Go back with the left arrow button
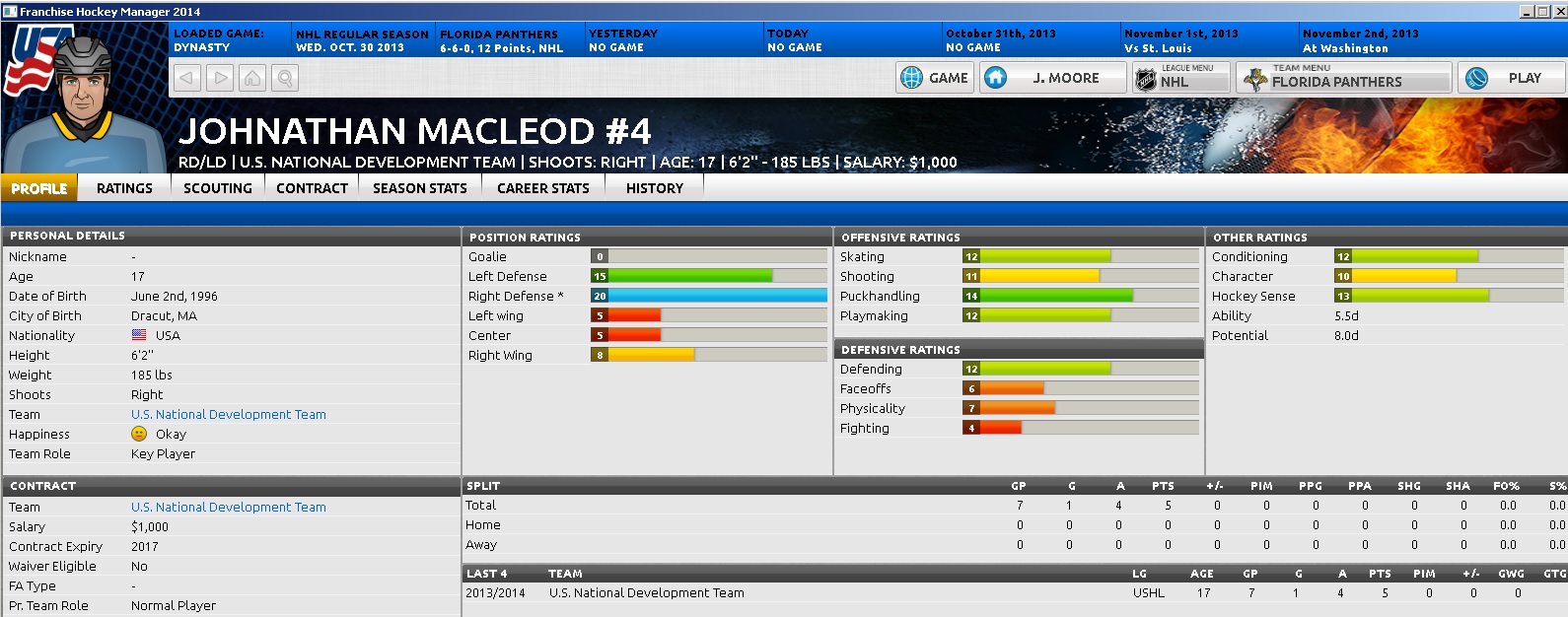The width and height of the screenshot is (1568, 617). click(x=187, y=78)
